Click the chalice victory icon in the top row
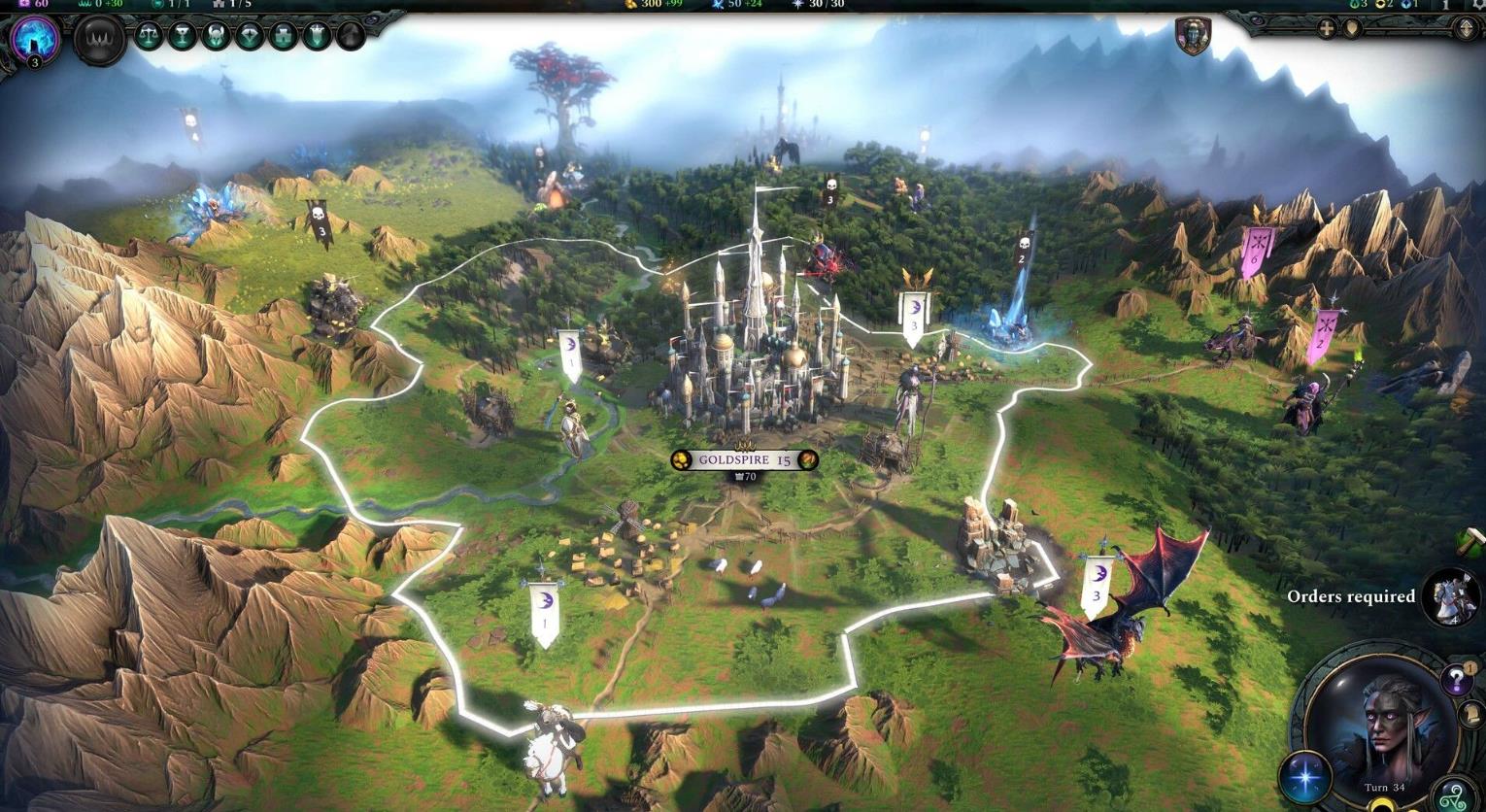The image size is (1486, 812). (183, 36)
